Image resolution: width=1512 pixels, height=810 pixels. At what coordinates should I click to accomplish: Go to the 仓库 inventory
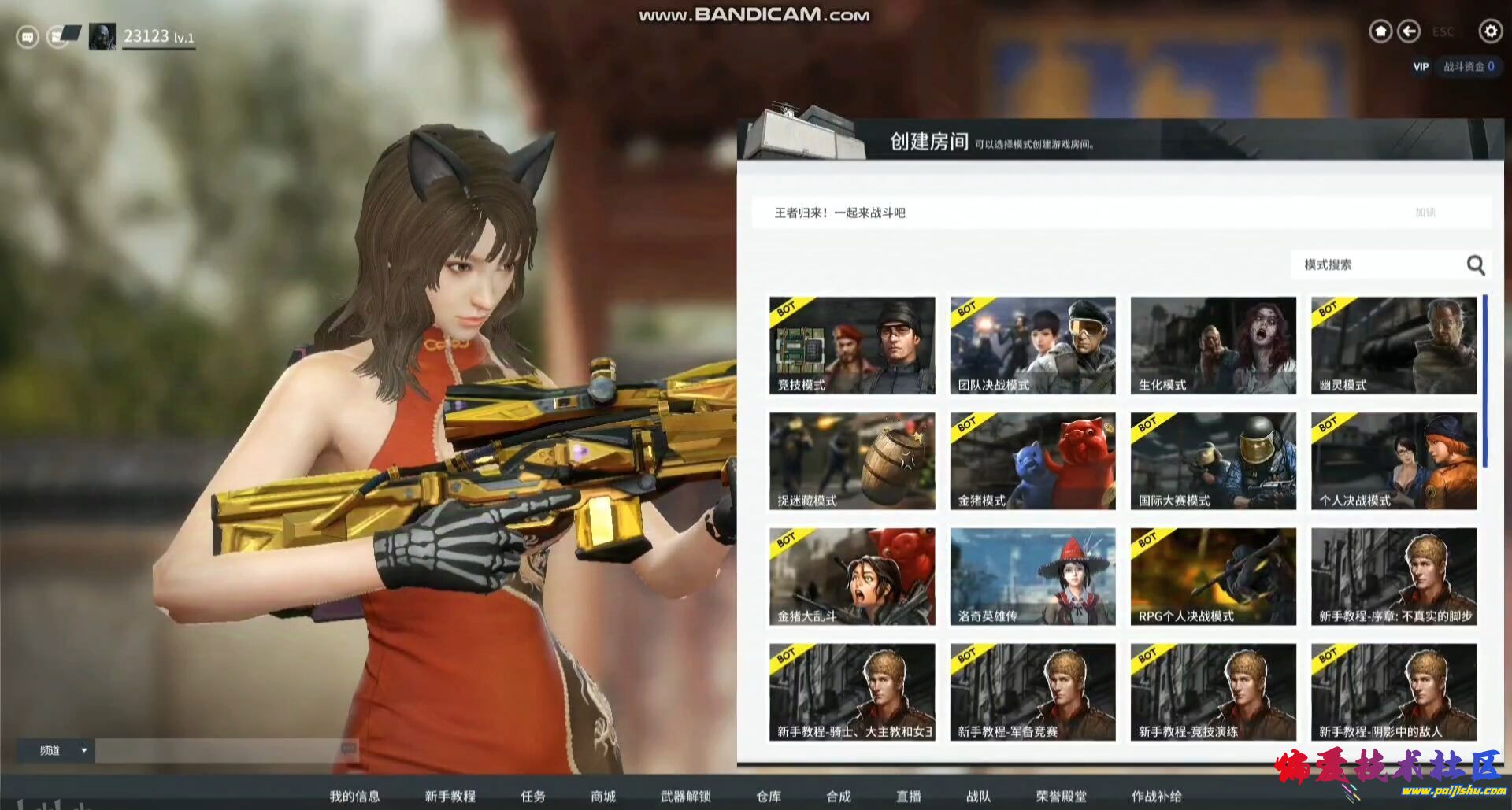point(769,796)
